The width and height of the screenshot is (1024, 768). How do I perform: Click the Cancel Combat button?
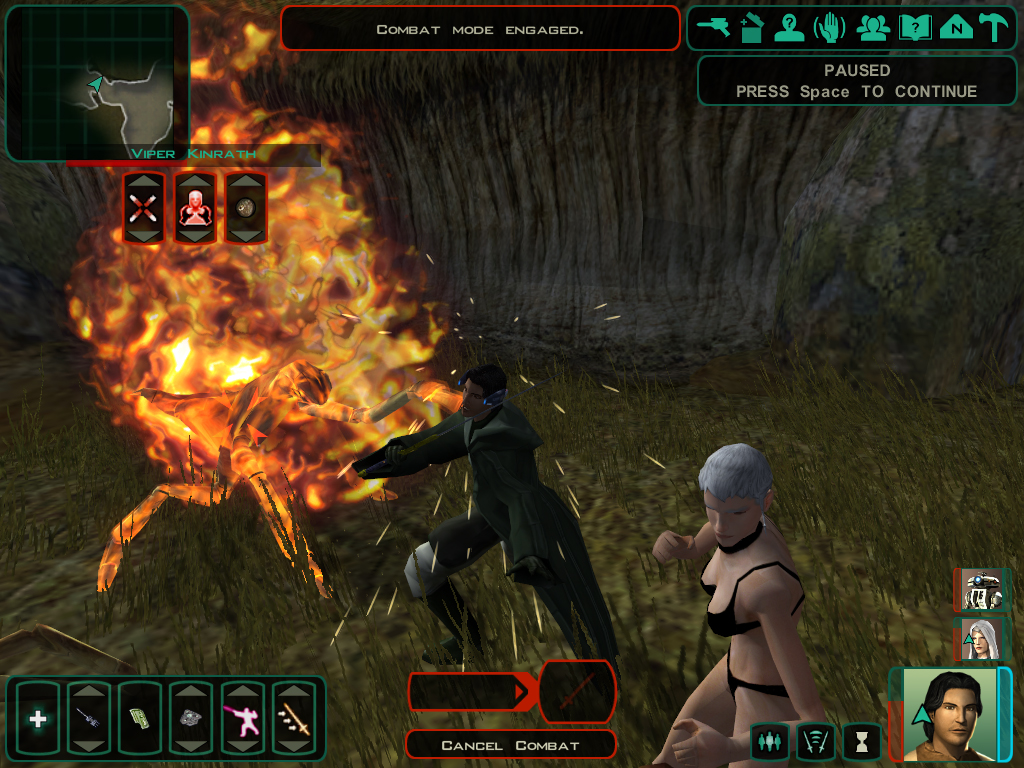(x=511, y=745)
